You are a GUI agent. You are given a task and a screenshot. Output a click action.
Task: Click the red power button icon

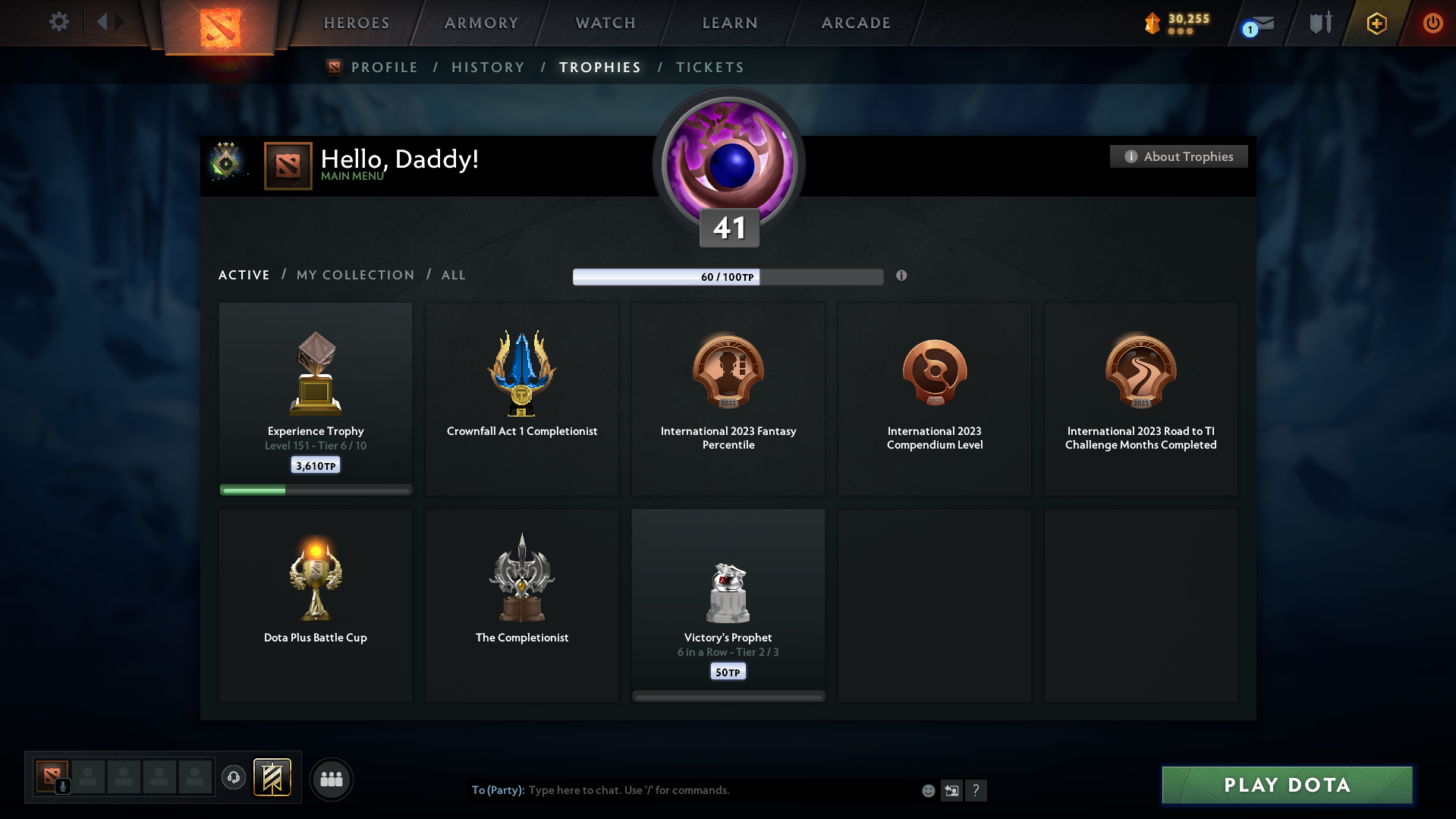pyautogui.click(x=1432, y=23)
